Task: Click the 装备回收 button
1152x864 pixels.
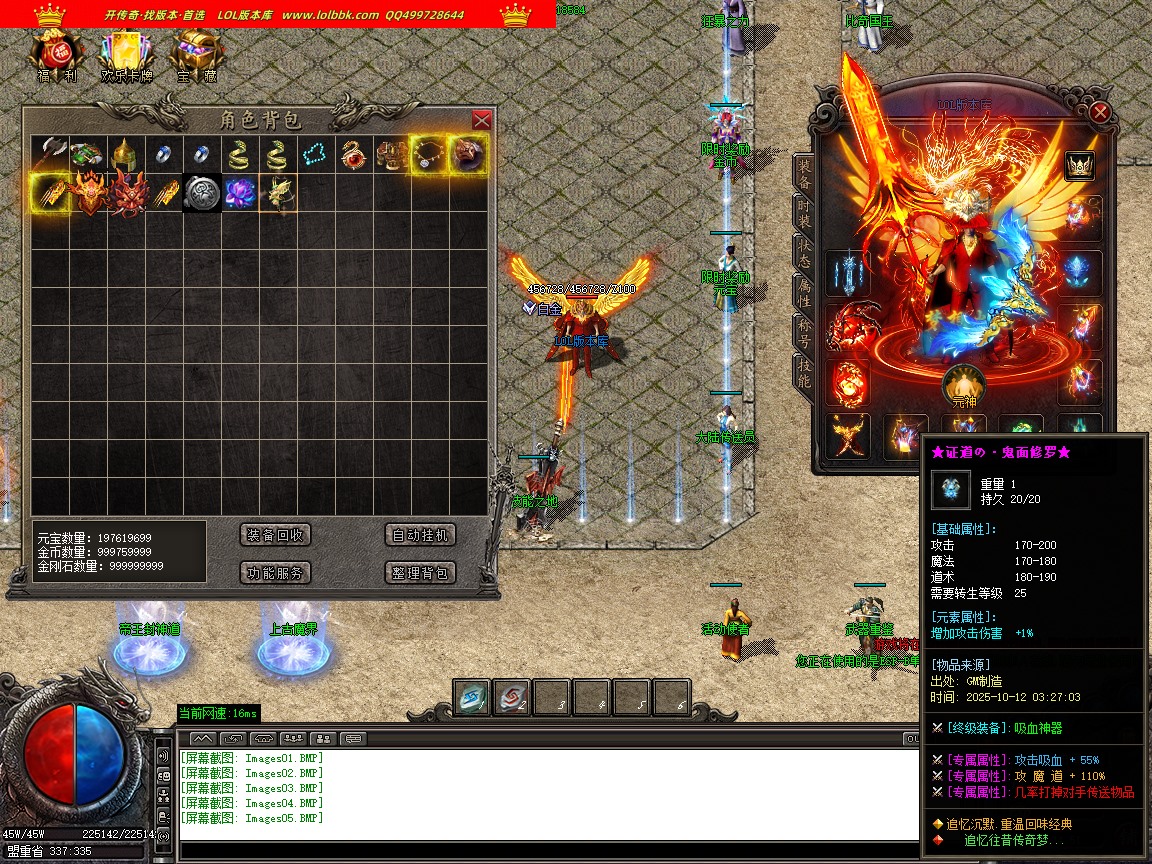Action: coord(276,535)
